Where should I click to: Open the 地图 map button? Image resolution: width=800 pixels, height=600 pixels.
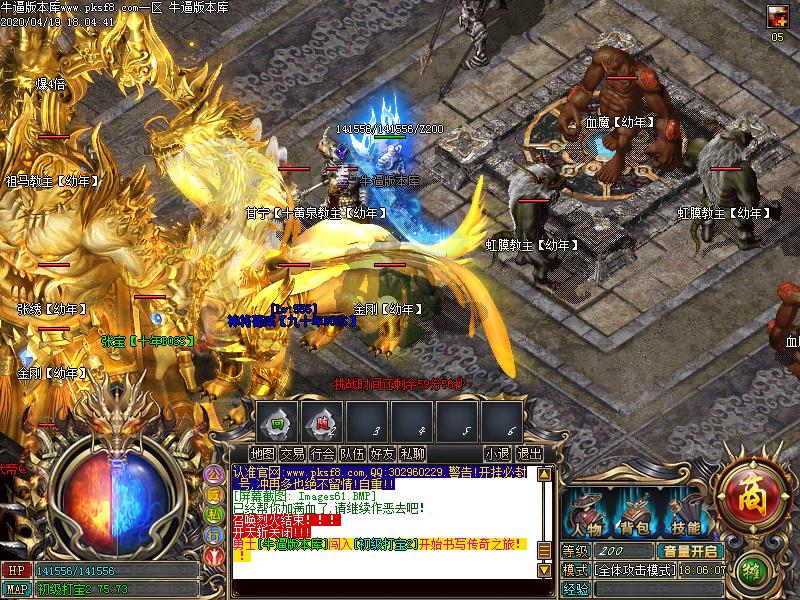[264, 454]
